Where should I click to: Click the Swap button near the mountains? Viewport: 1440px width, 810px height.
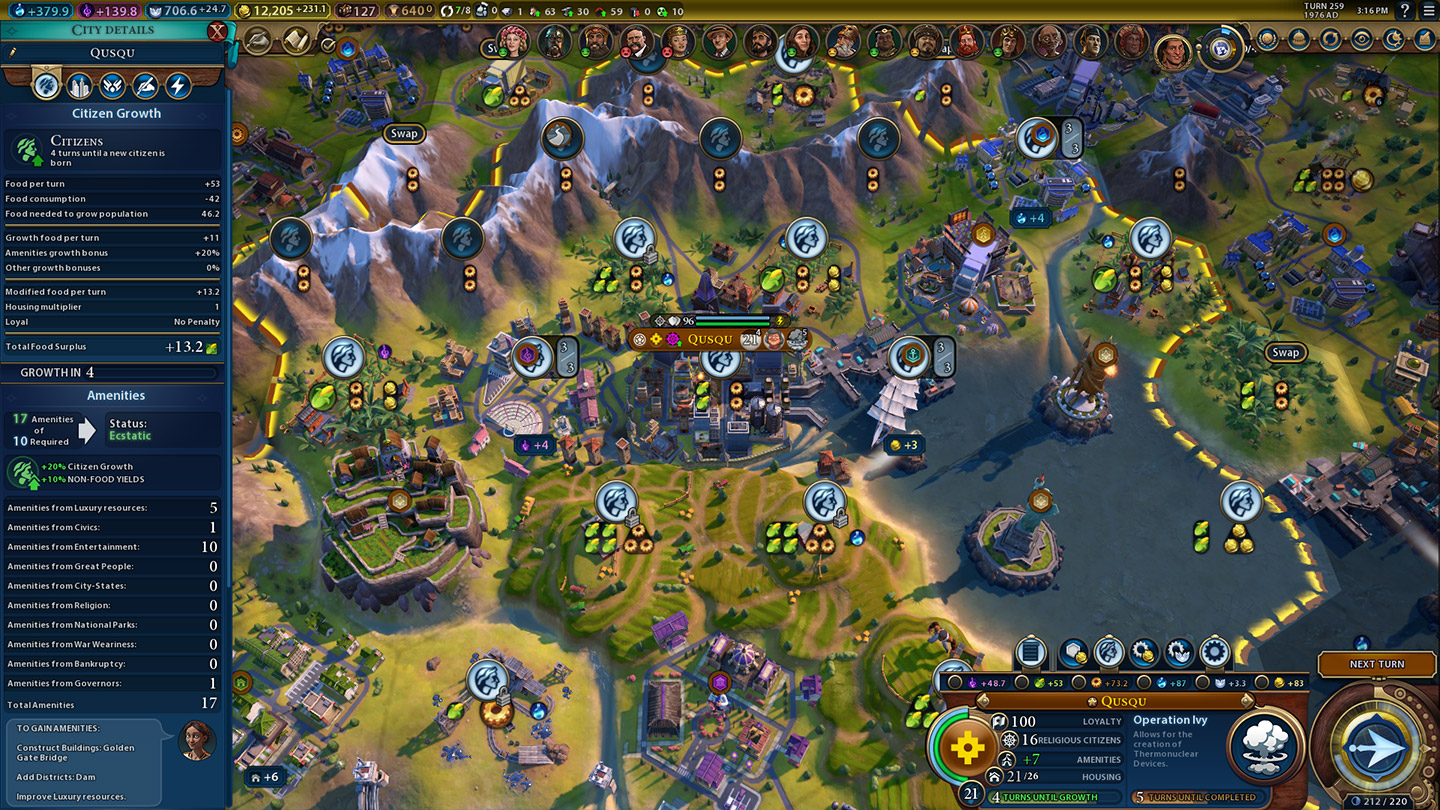(404, 133)
